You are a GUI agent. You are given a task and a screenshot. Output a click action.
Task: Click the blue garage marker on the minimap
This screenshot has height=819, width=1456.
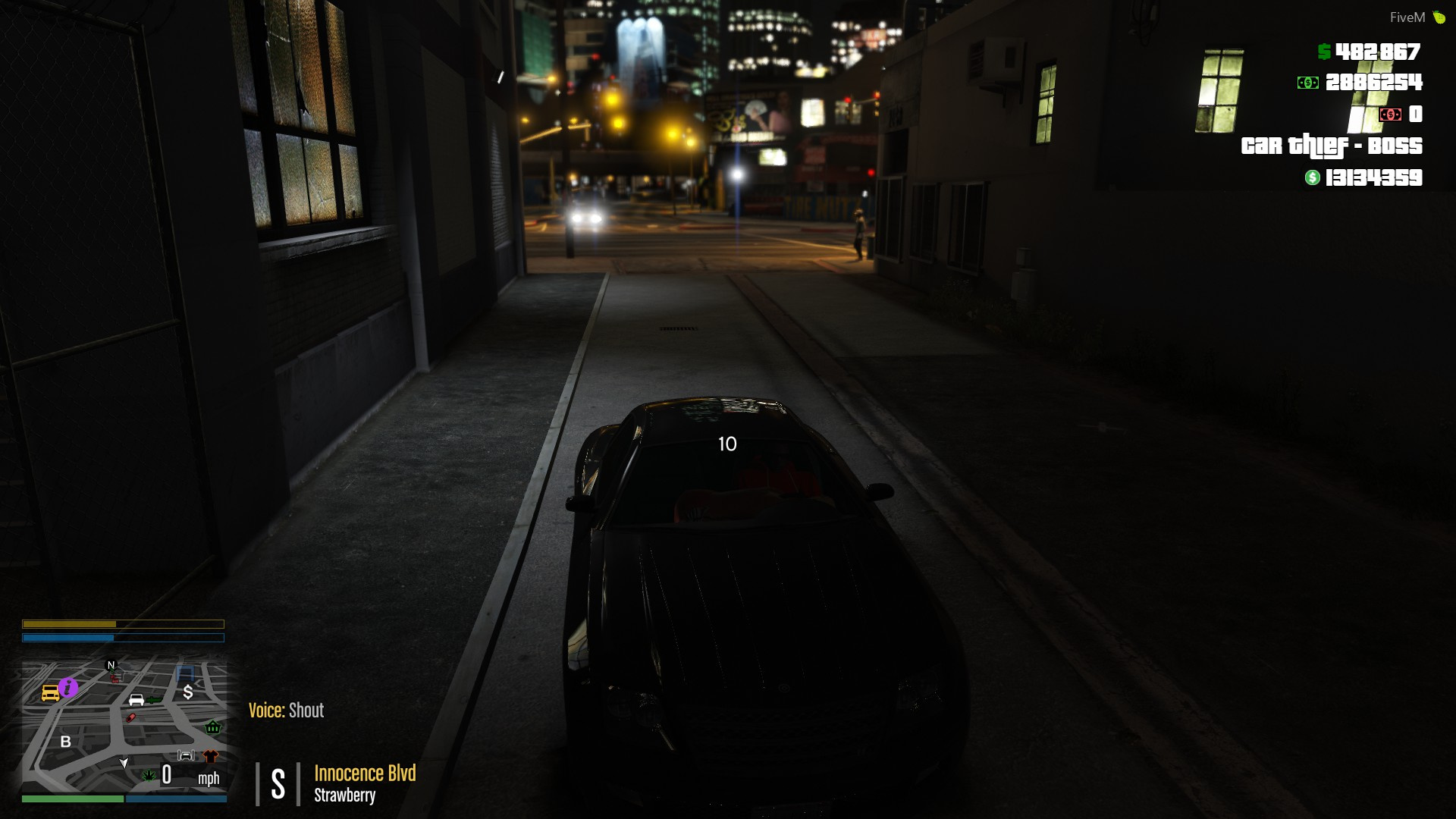185,673
